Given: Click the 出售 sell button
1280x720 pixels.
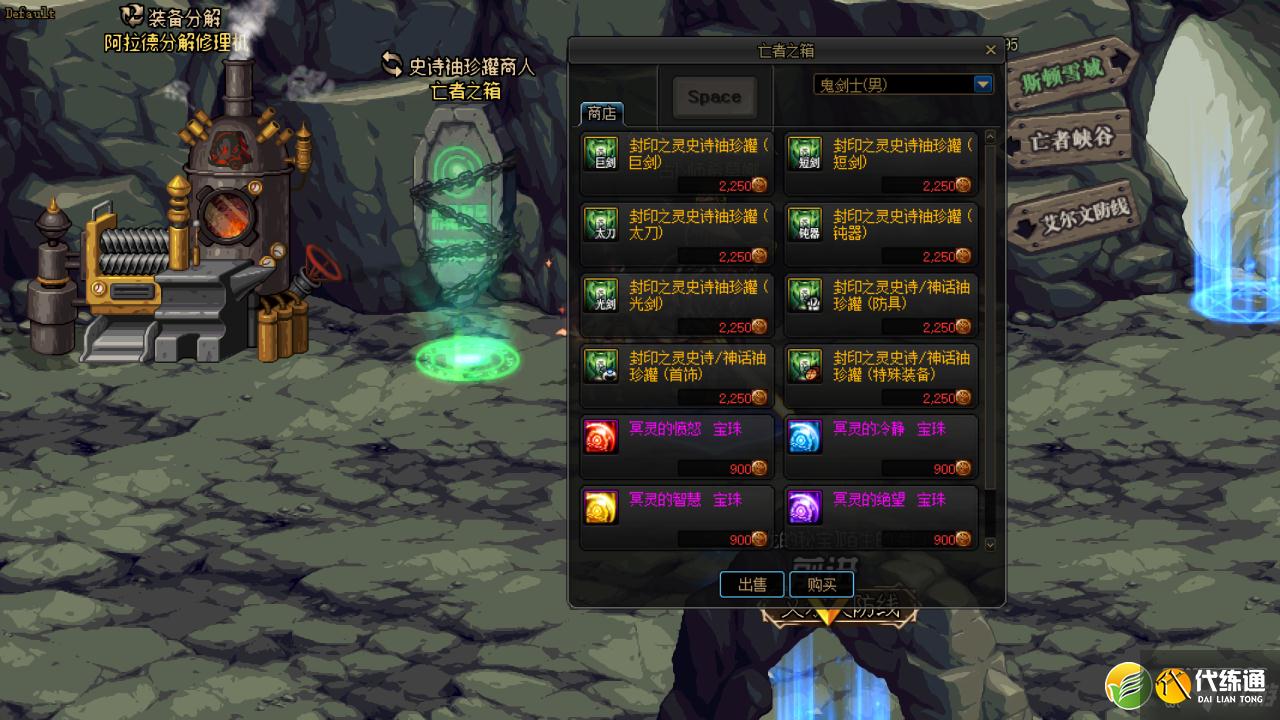Looking at the screenshot, I should click(x=752, y=585).
